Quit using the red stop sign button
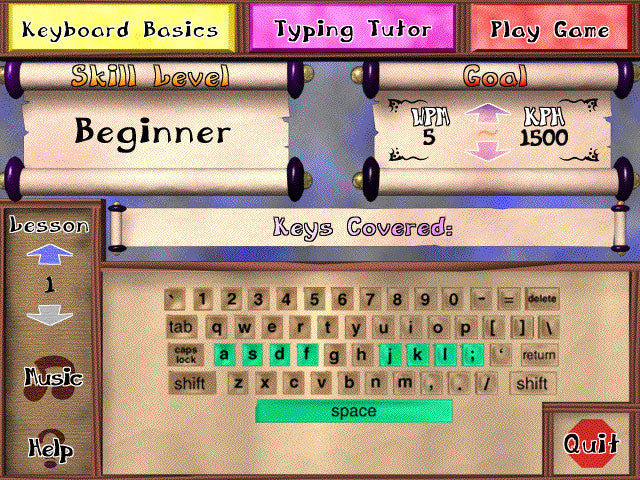The height and width of the screenshot is (480, 640). (x=591, y=445)
